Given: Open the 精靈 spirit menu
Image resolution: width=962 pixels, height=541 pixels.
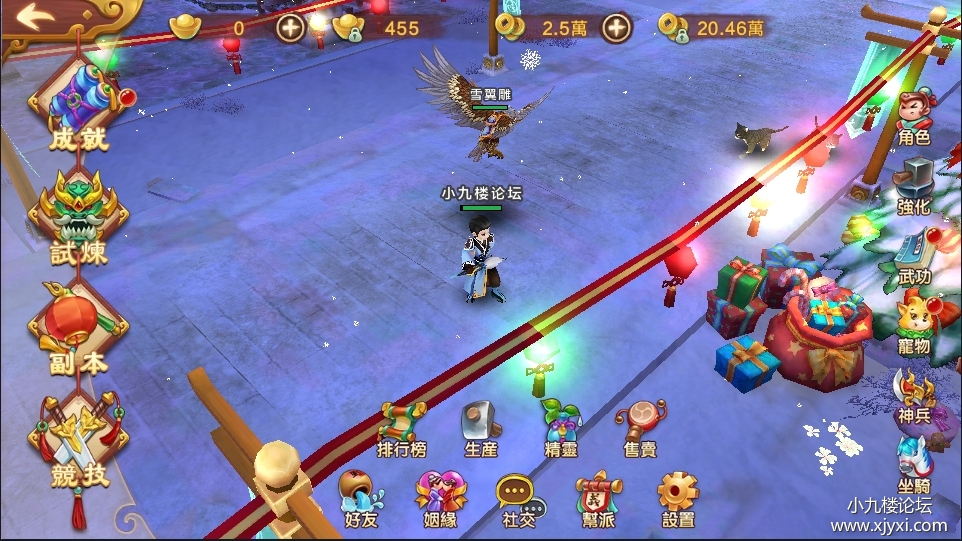Looking at the screenshot, I should tap(560, 428).
